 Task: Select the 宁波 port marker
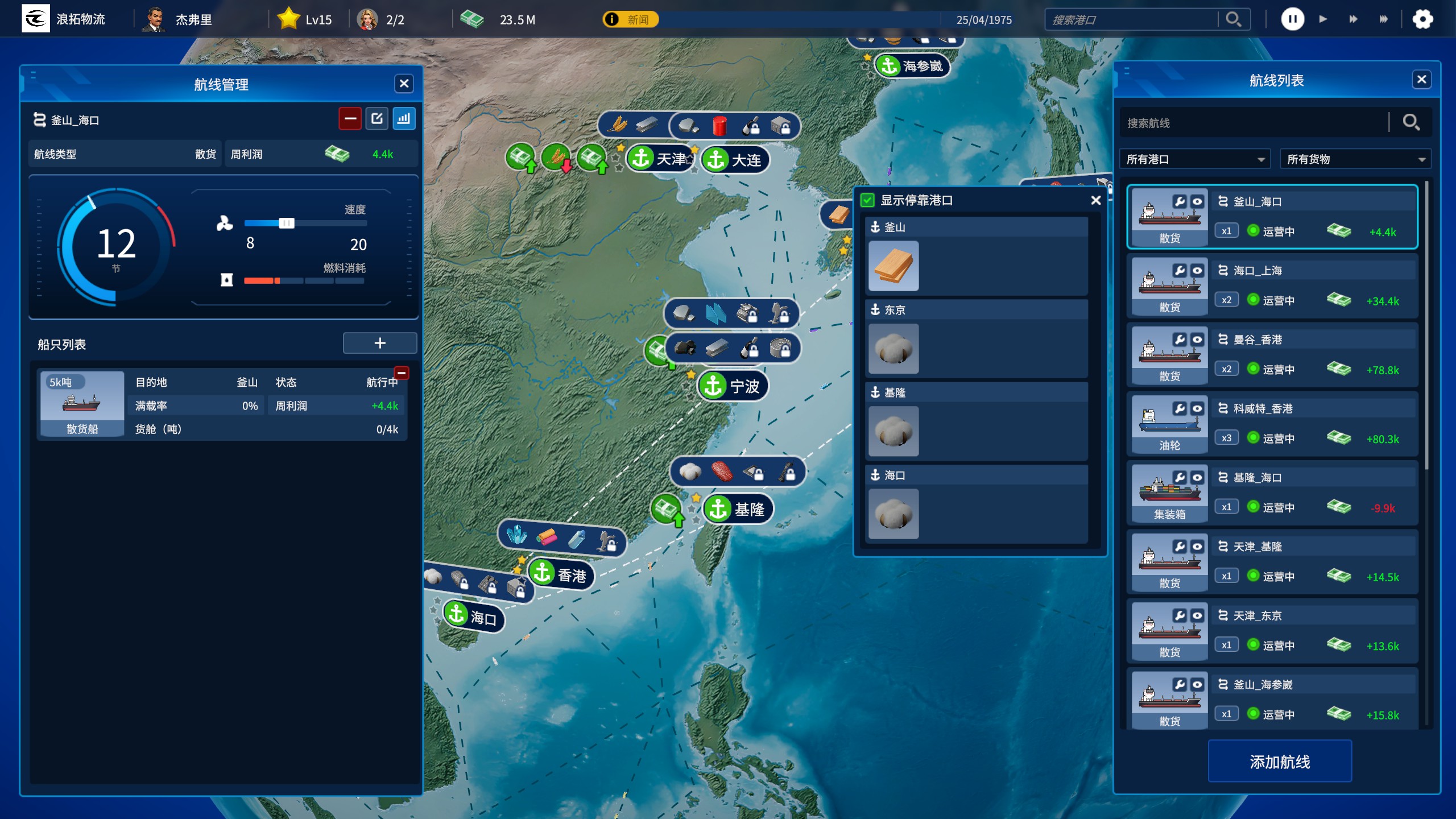[x=734, y=387]
